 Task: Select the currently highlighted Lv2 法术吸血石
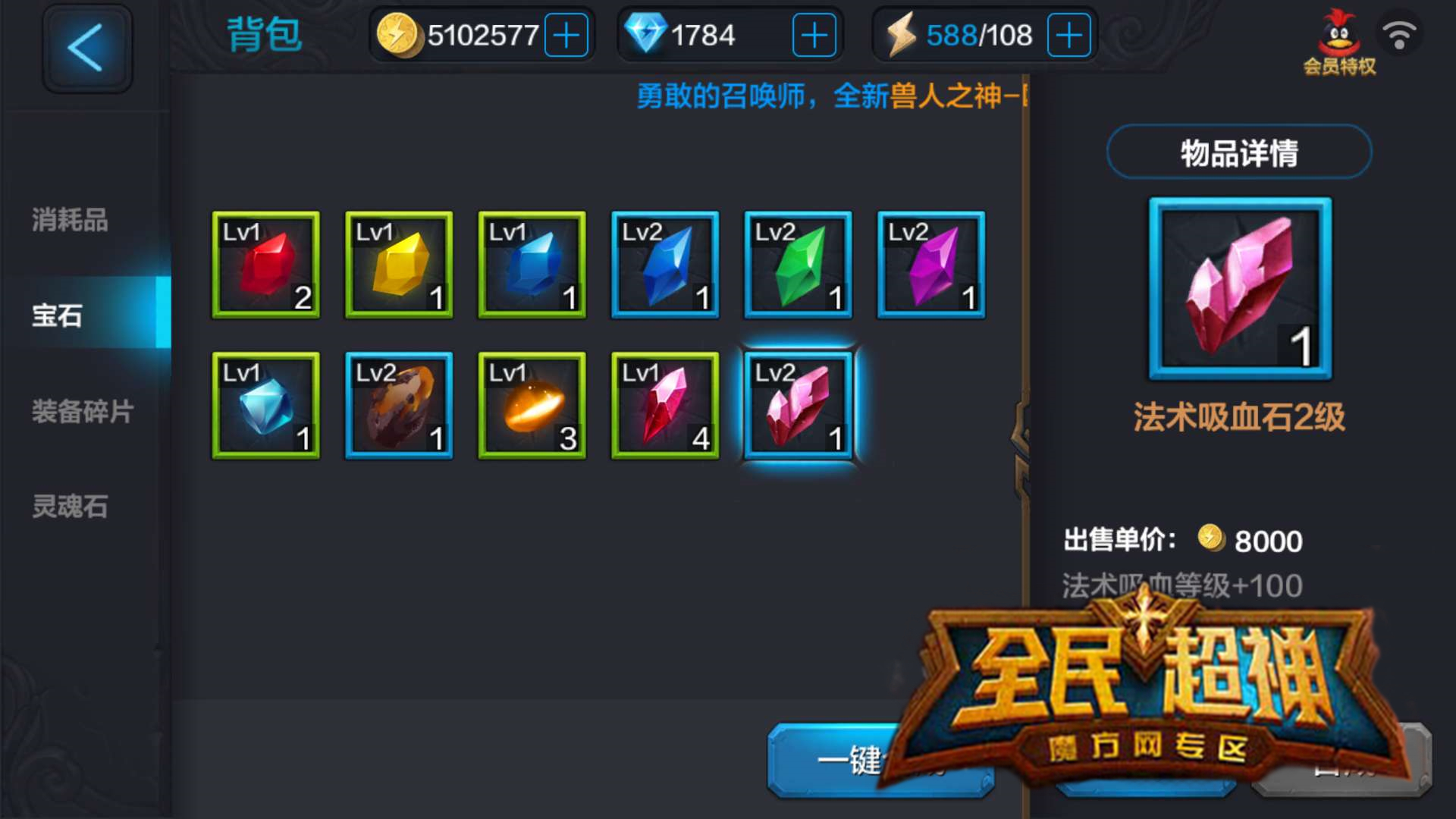798,405
